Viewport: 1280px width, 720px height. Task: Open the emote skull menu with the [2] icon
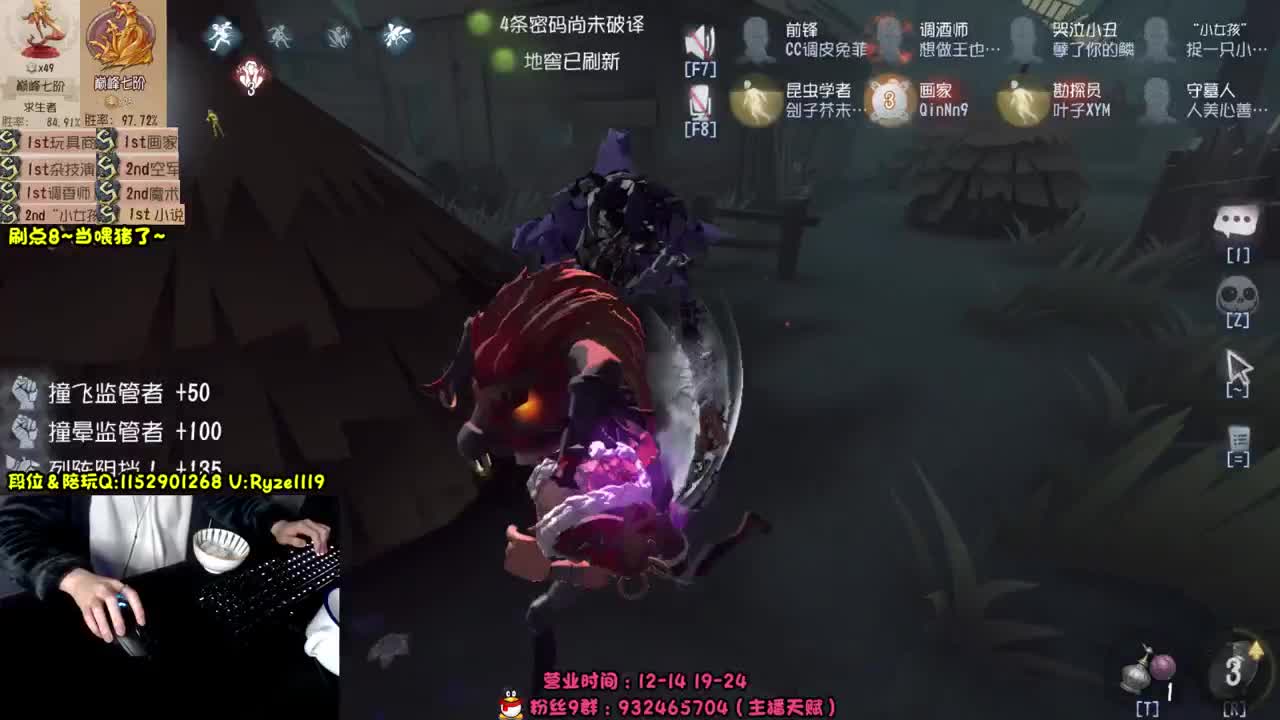[1238, 295]
